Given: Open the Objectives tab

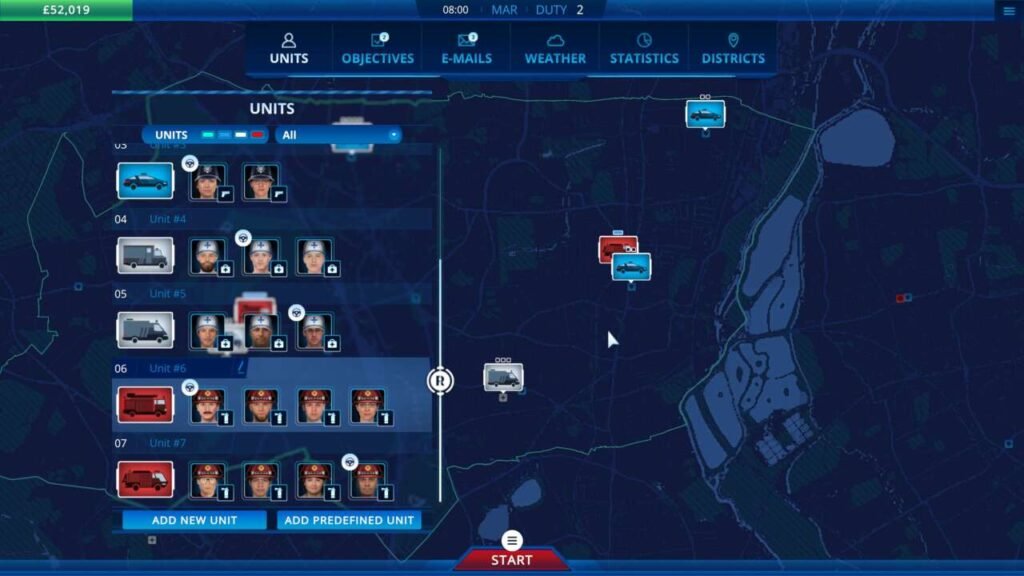Looking at the screenshot, I should 377,48.
